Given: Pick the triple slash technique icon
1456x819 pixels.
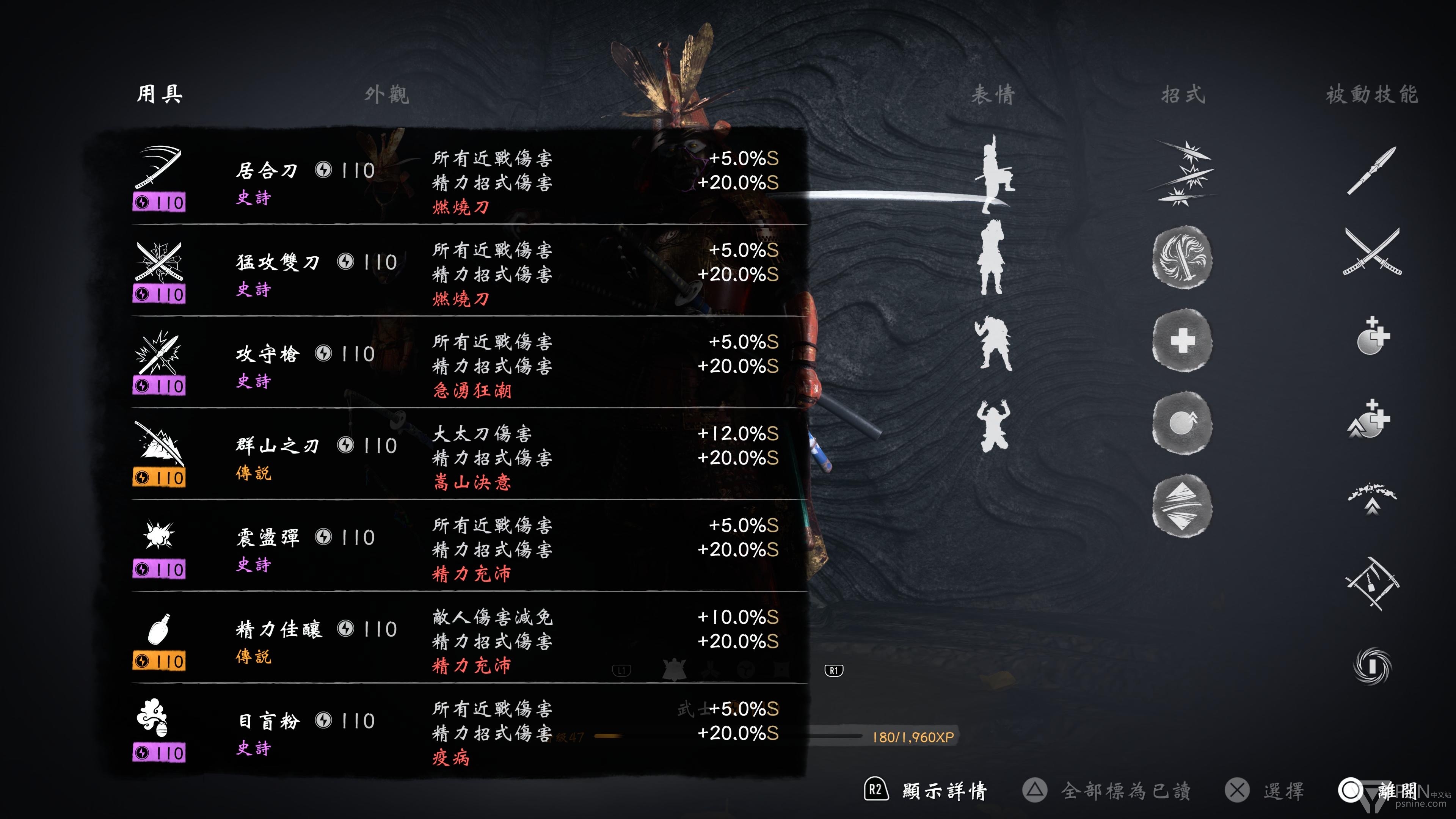Looking at the screenshot, I should point(1182,173).
